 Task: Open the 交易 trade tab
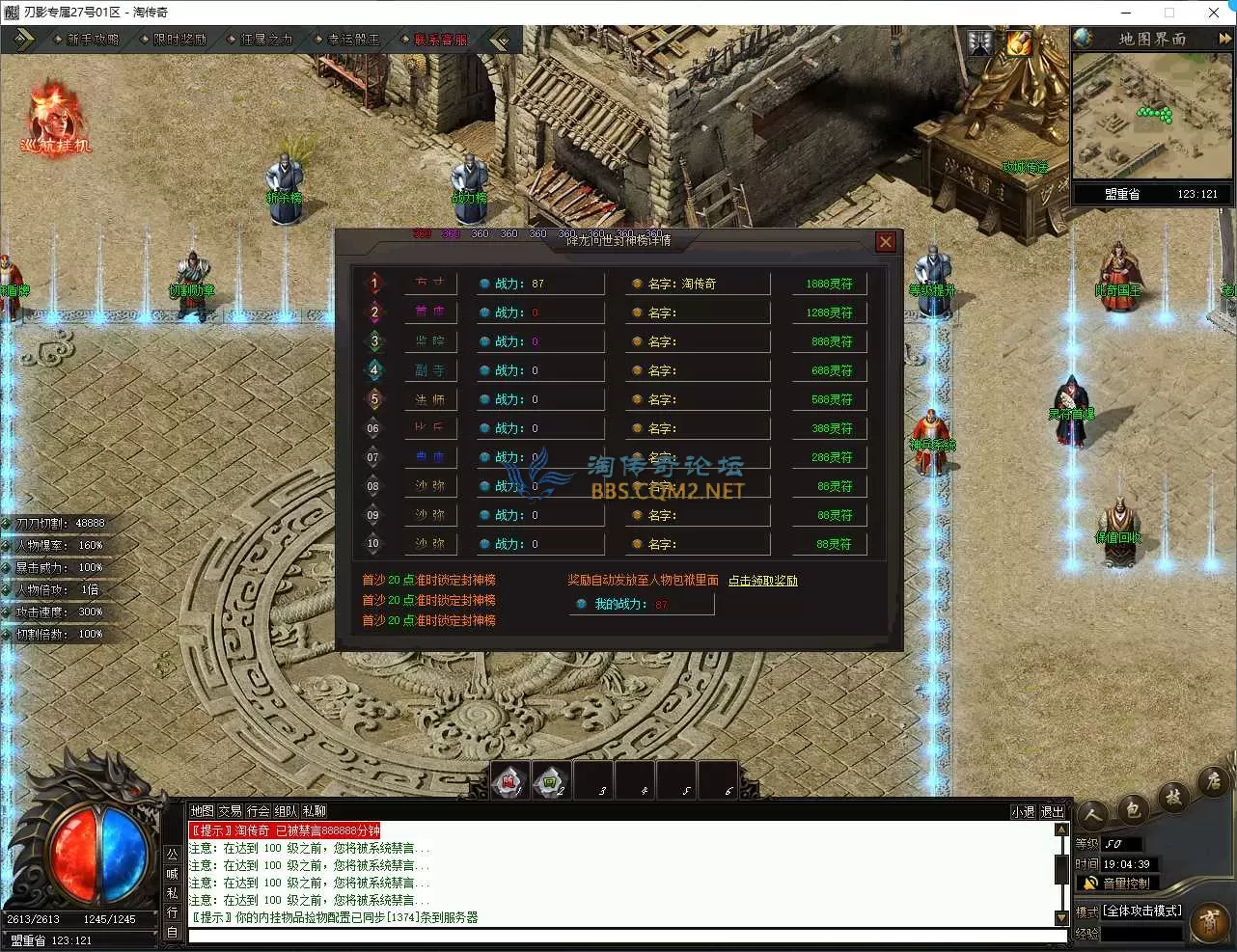click(x=230, y=811)
